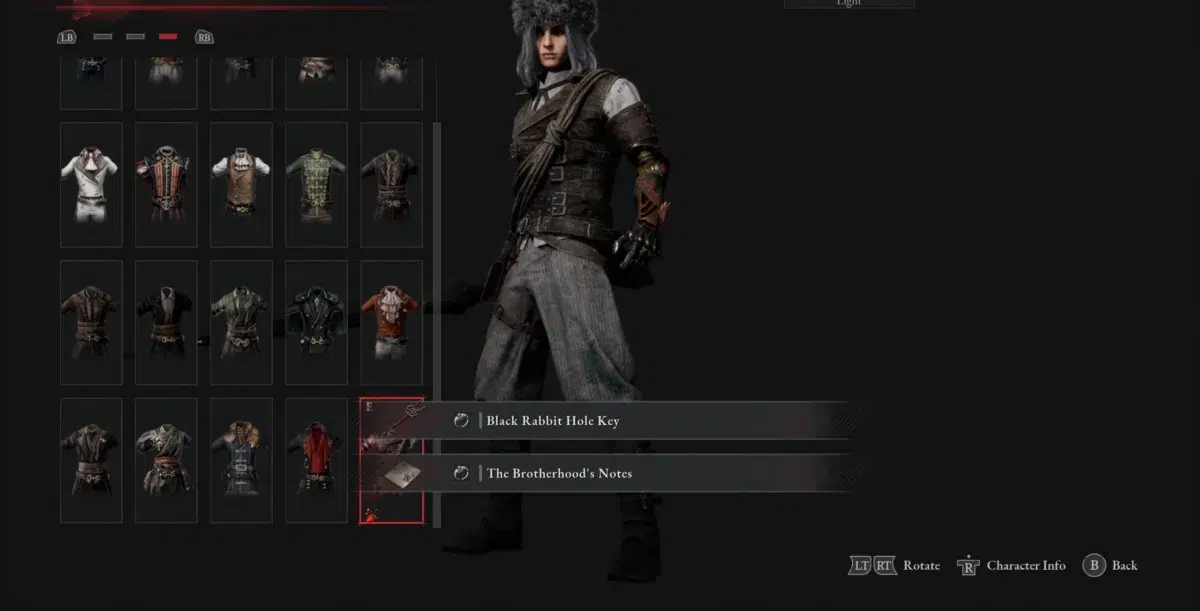Switch to the red highlighted page tab
This screenshot has width=1200, height=611.
(x=168, y=37)
